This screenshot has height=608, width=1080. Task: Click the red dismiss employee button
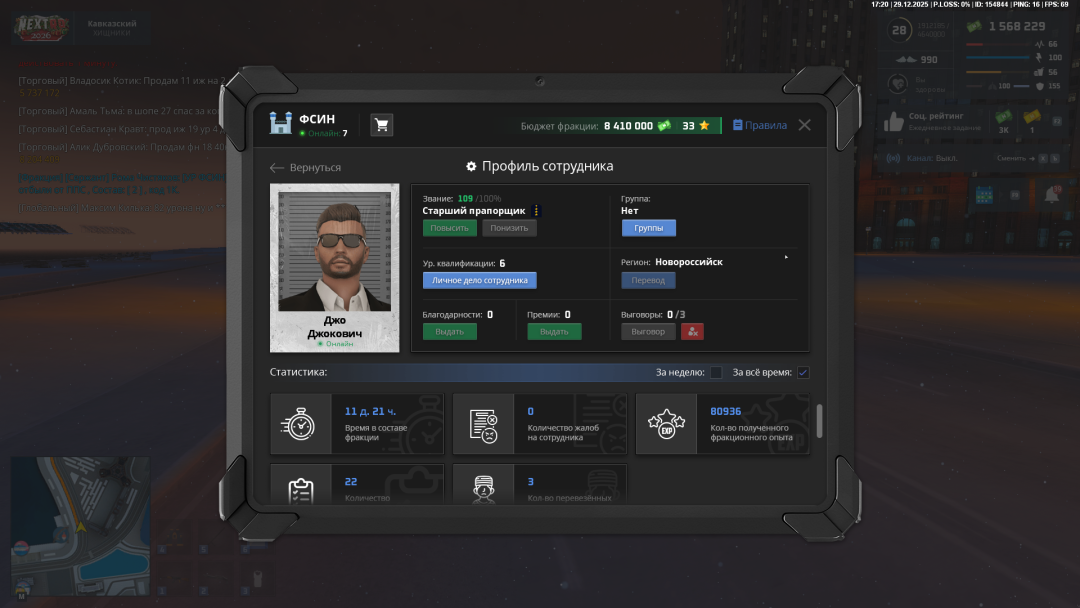click(692, 331)
